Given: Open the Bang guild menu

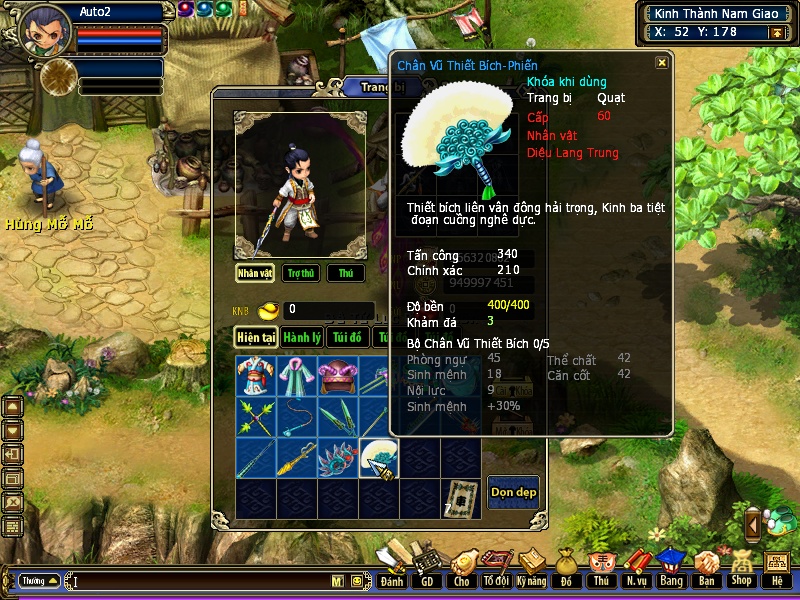Looking at the screenshot, I should point(670,573).
